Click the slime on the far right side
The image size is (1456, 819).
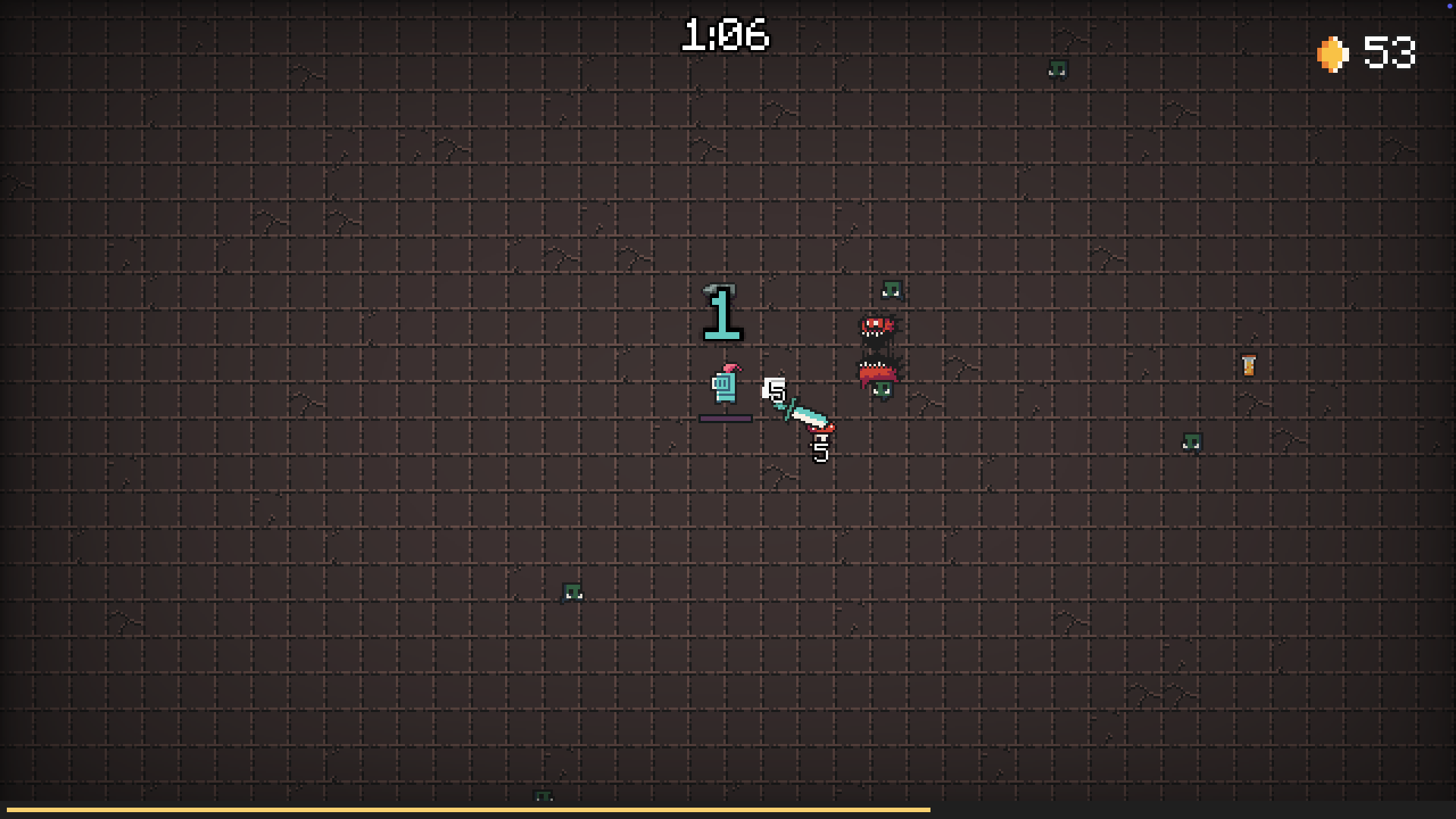tap(1193, 442)
